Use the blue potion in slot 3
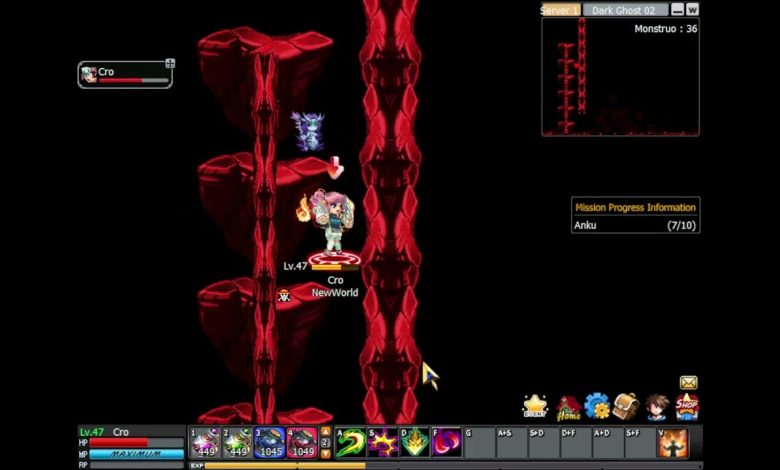 269,442
